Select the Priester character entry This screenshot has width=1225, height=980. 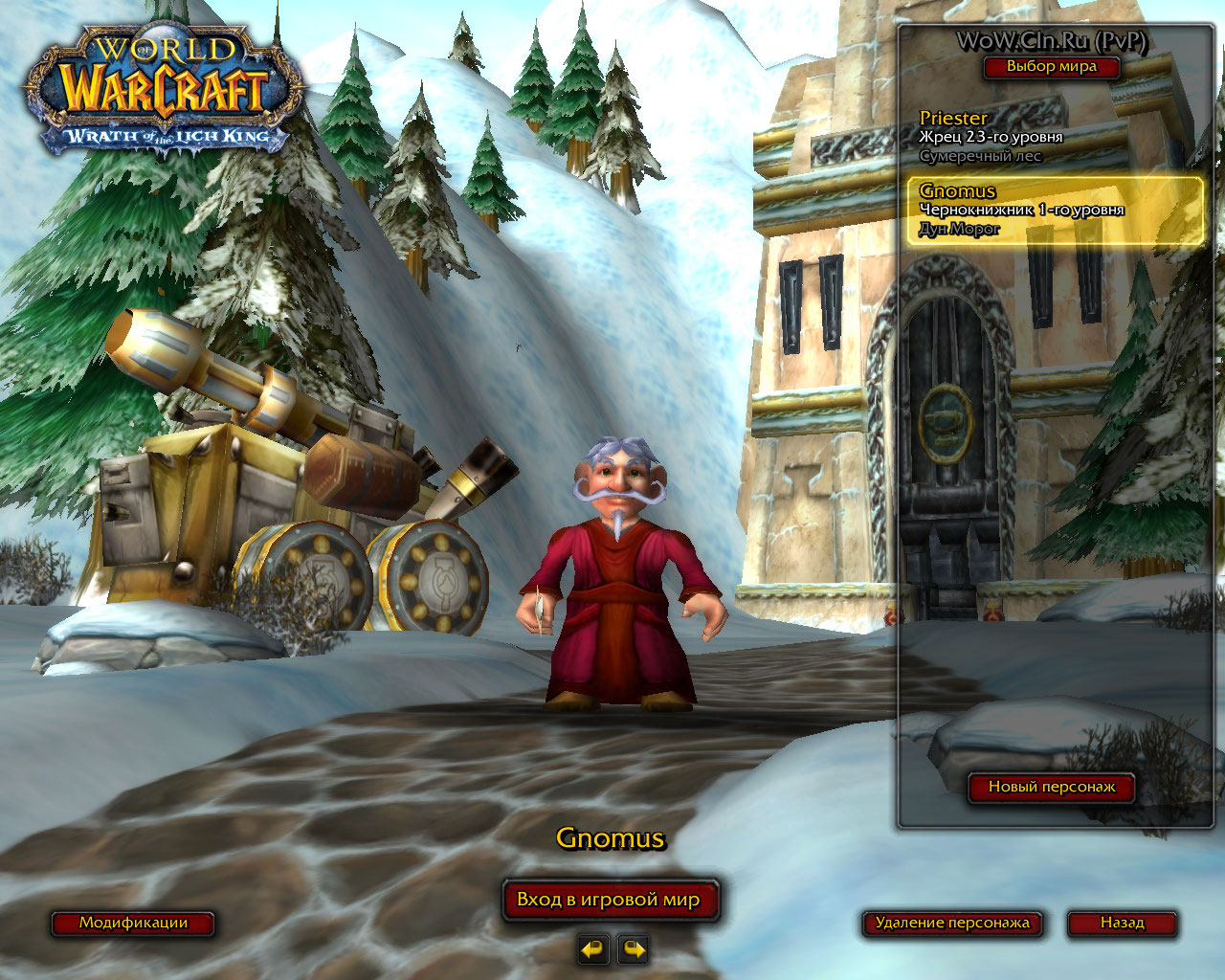1051,136
